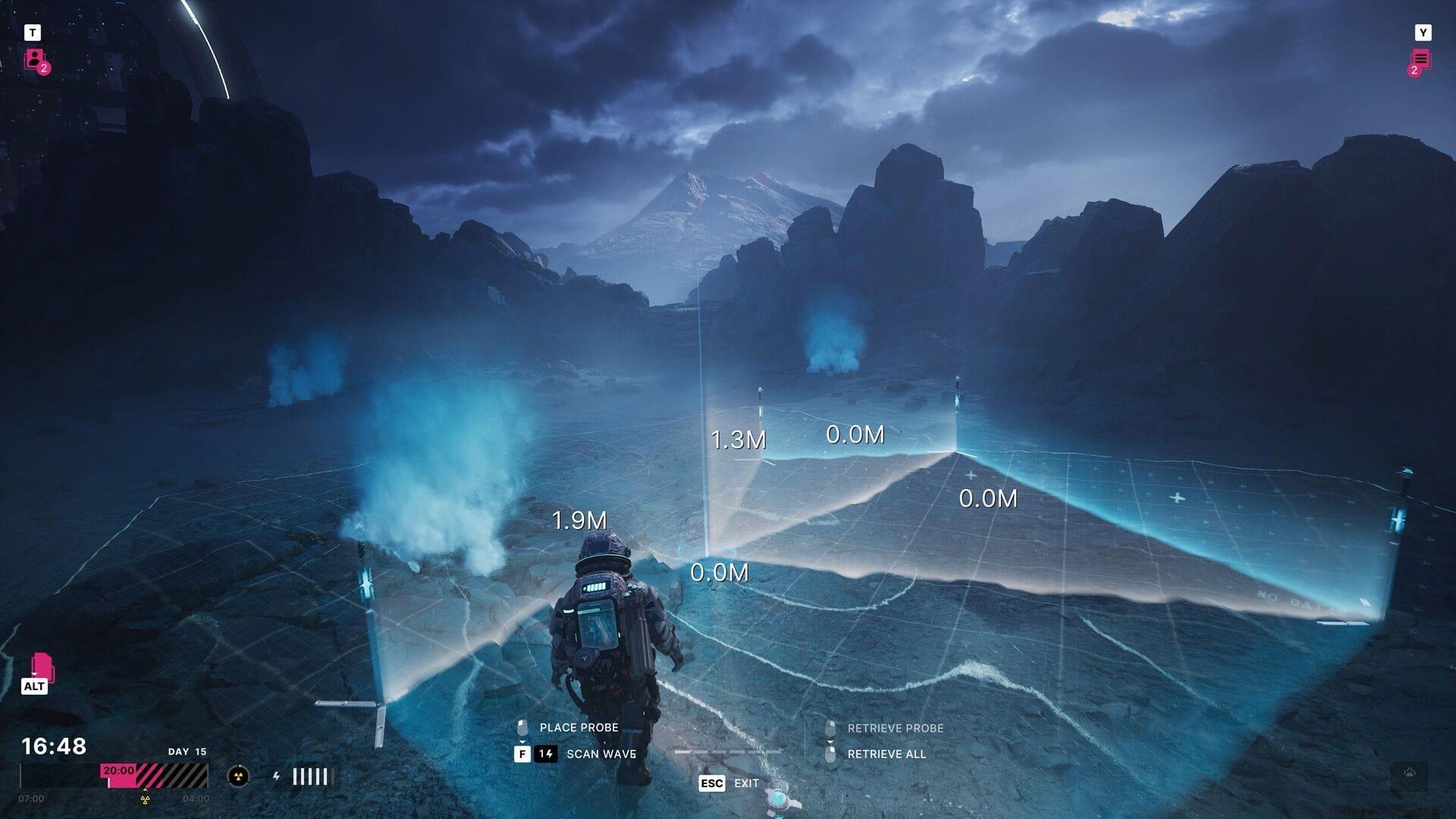This screenshot has height=819, width=1456.
Task: Click the mouse icon beside RETRIEVE PROBE
Action: pyautogui.click(x=830, y=728)
